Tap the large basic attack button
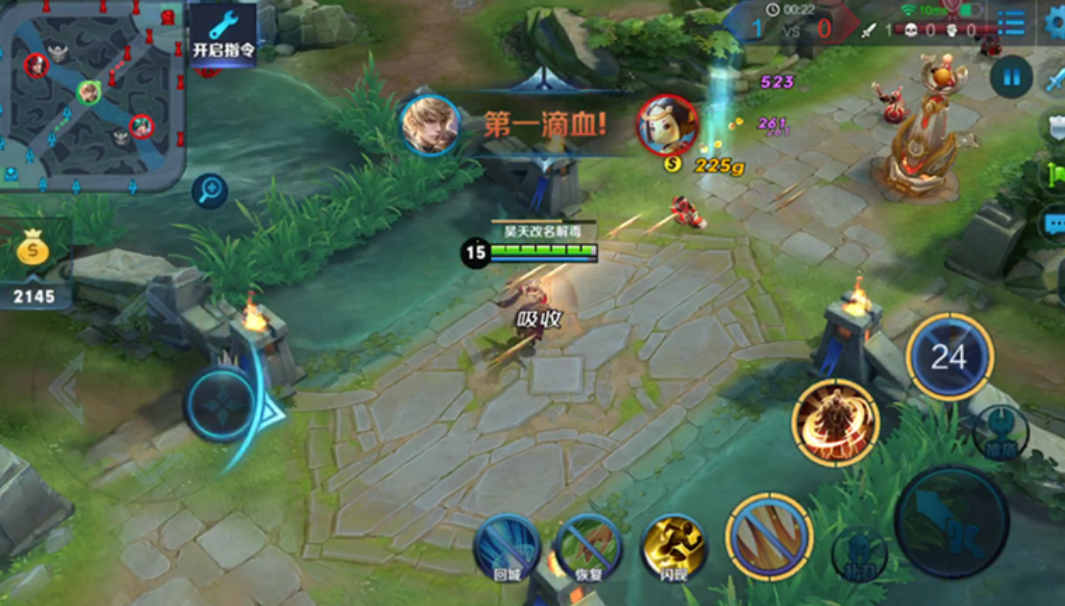The height and width of the screenshot is (606, 1065). [951, 521]
